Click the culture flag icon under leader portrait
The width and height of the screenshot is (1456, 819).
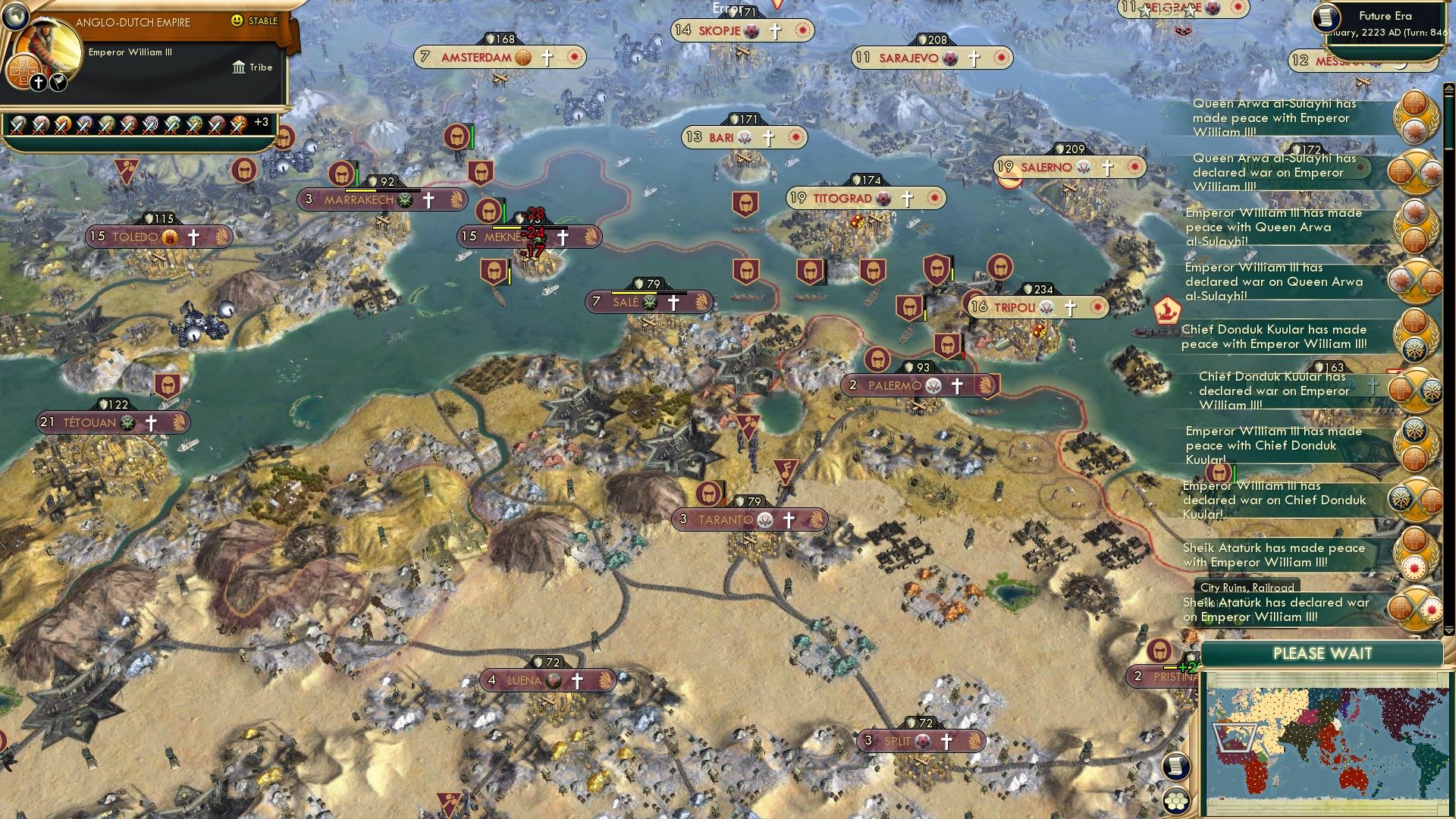tap(58, 81)
